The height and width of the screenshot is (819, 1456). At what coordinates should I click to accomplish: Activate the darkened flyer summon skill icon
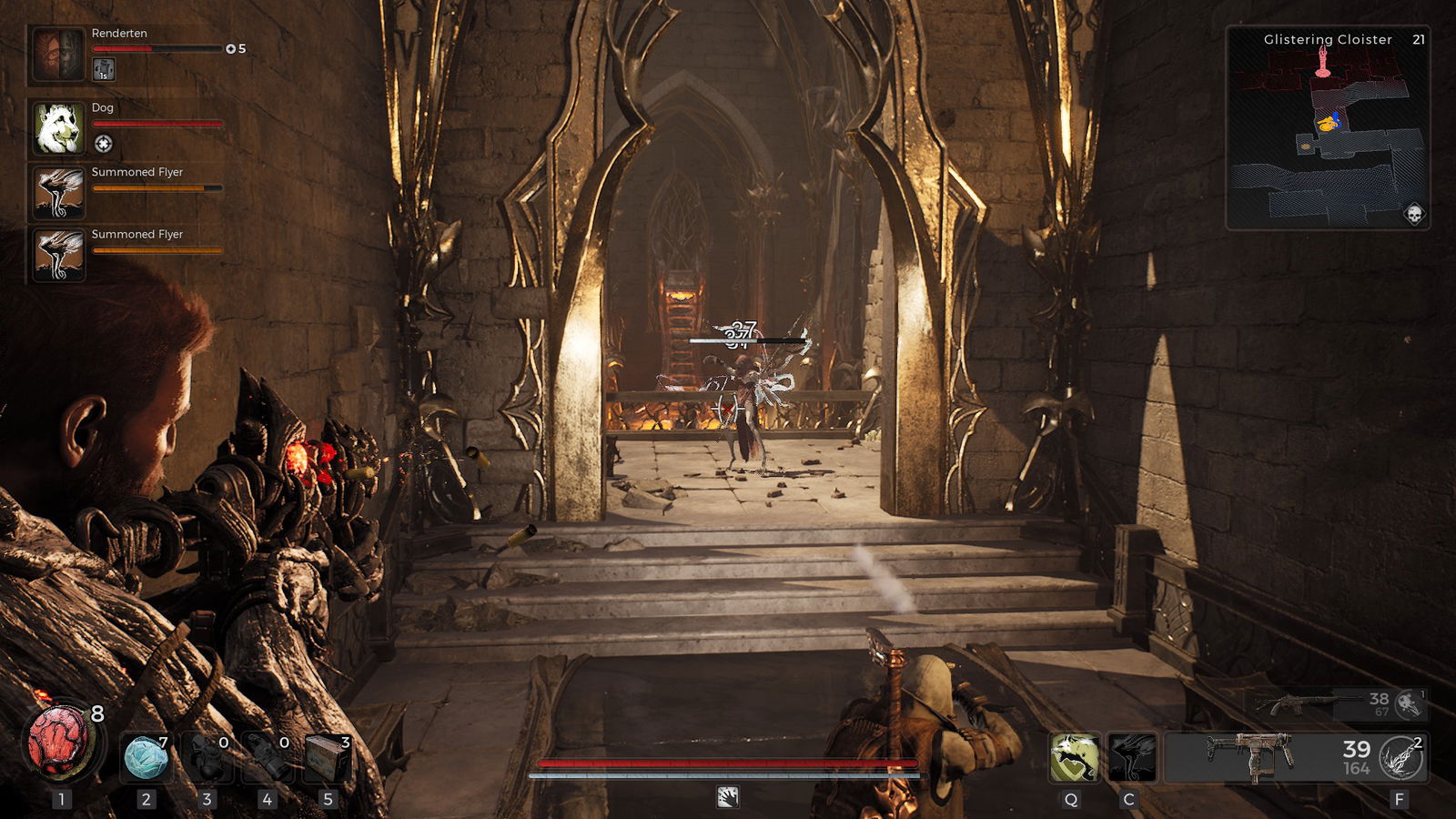1132,757
